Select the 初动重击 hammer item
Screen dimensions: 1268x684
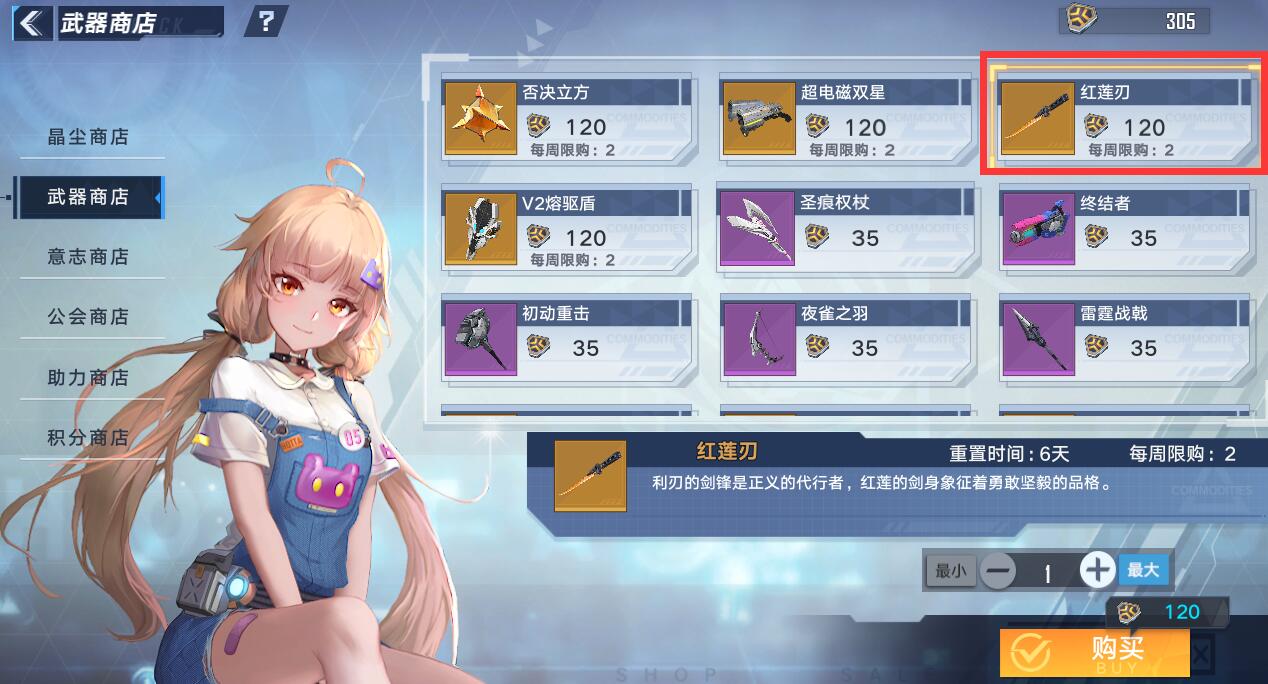[567, 340]
